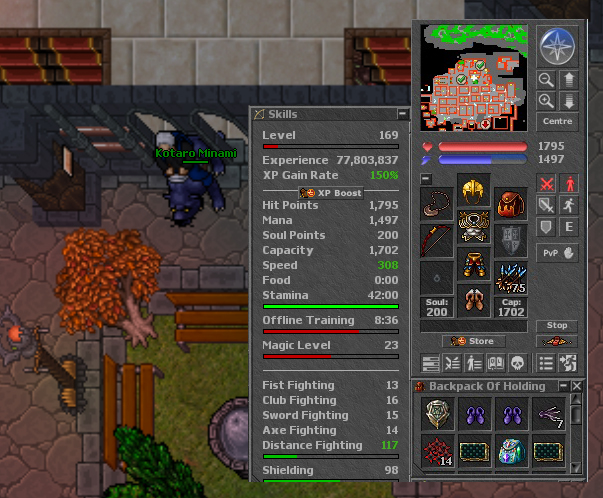The height and width of the screenshot is (498, 603).
Task: Minimize the Backpack Of Holding window
Action: 563,386
